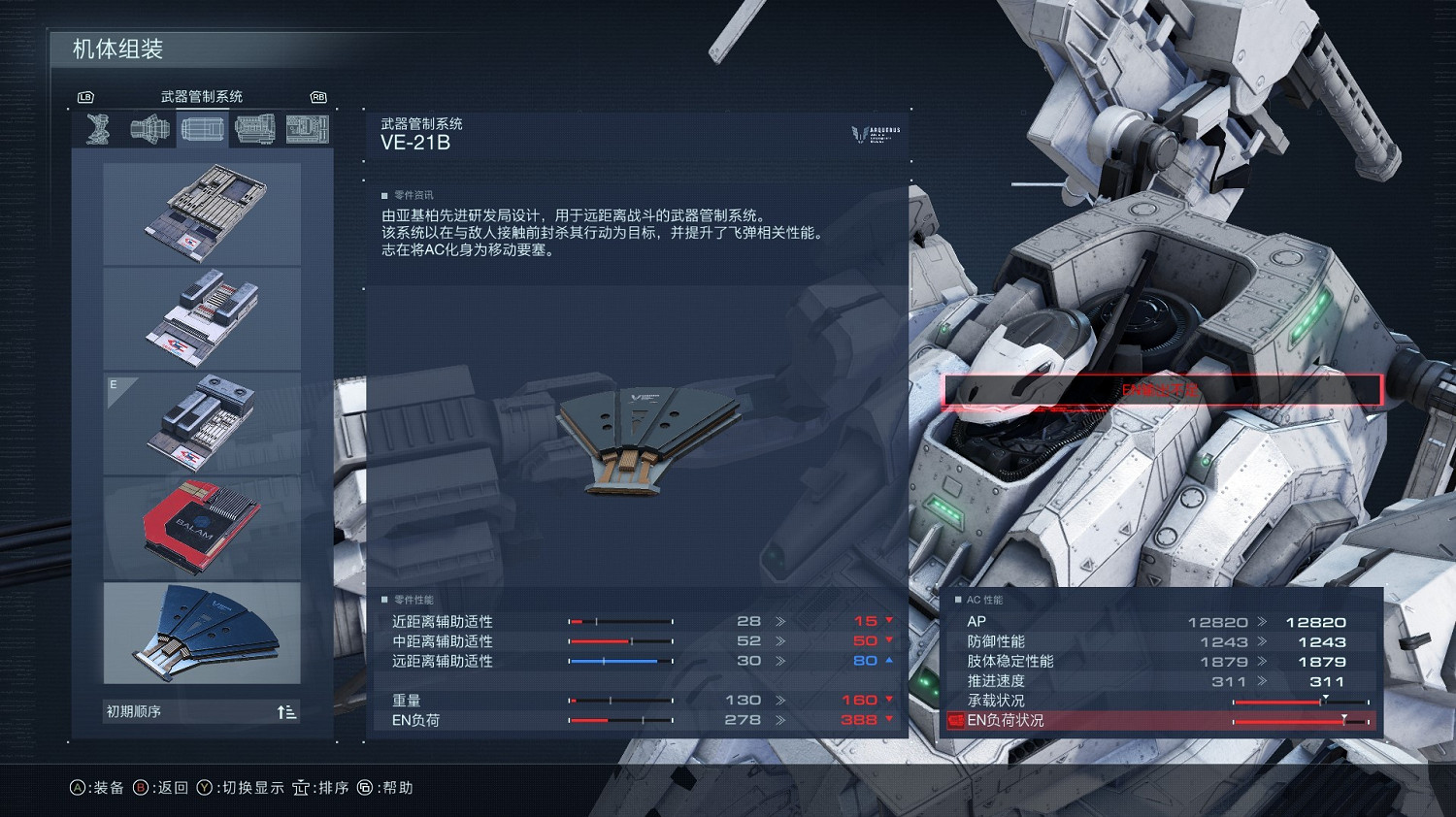
Task: Open next category with the RB chevron
Action: (320, 97)
